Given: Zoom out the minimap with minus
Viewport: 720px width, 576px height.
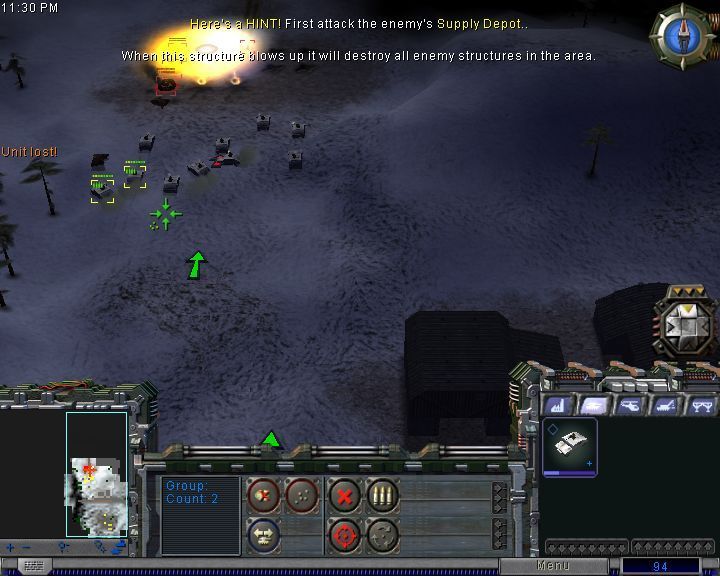Looking at the screenshot, I should point(27,547).
